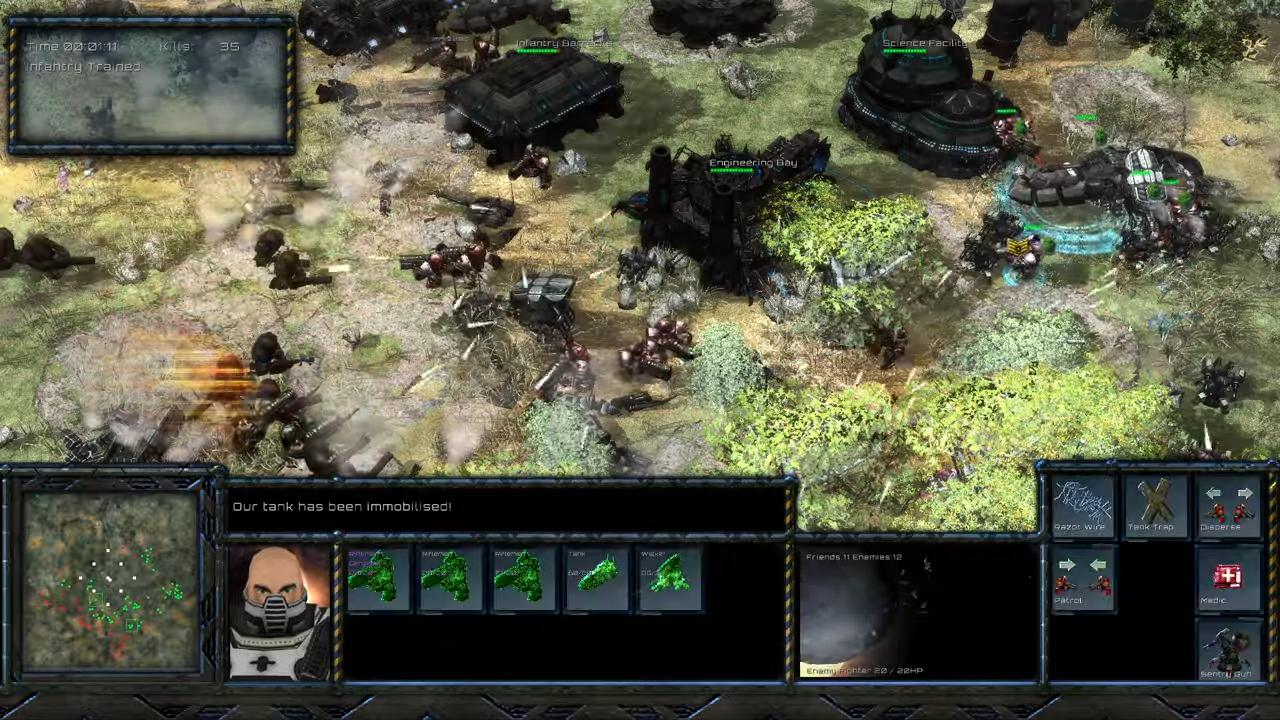Select the Walker unit card

point(669,577)
